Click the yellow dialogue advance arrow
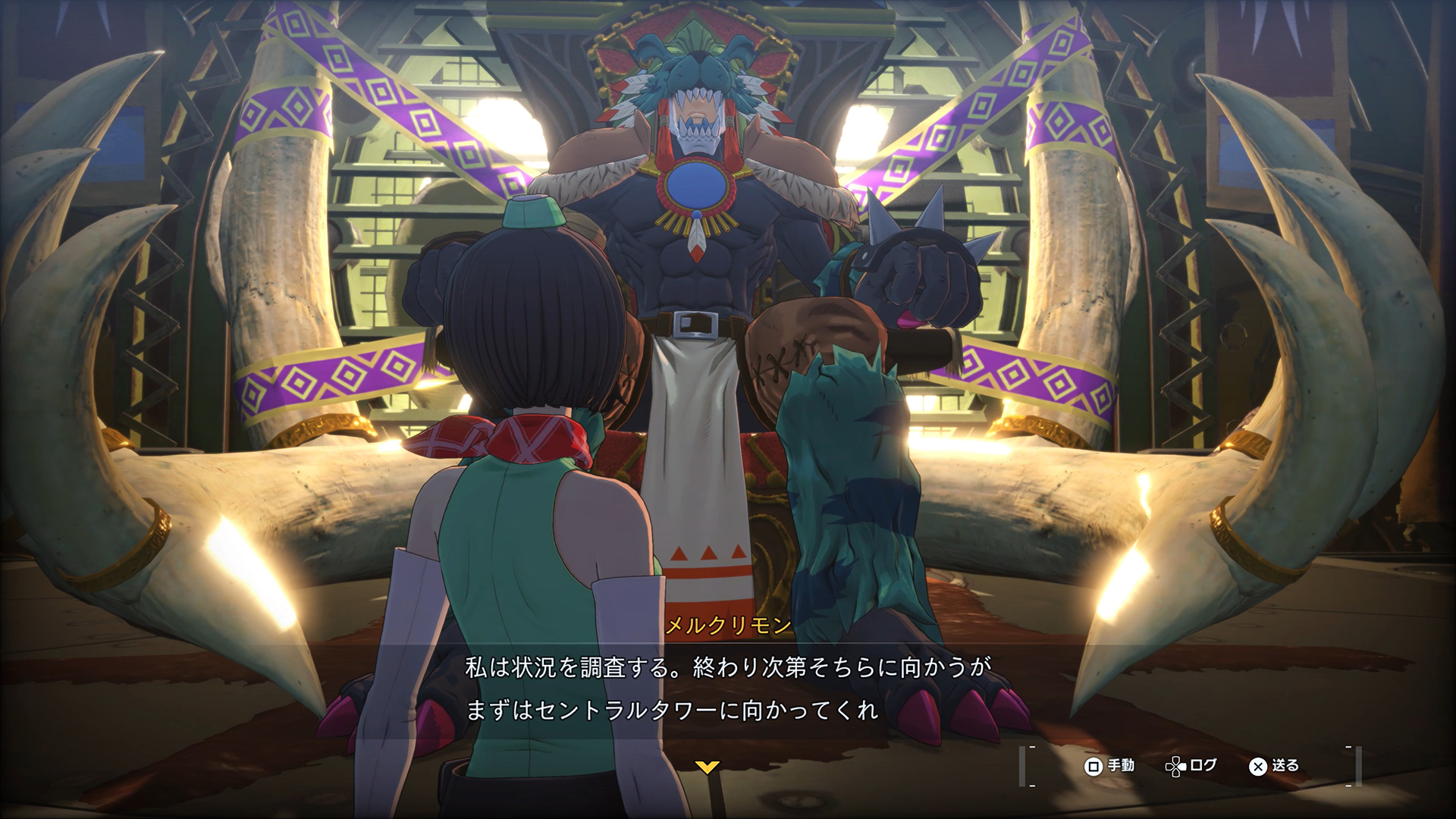Image resolution: width=1456 pixels, height=819 pixels. 707,767
